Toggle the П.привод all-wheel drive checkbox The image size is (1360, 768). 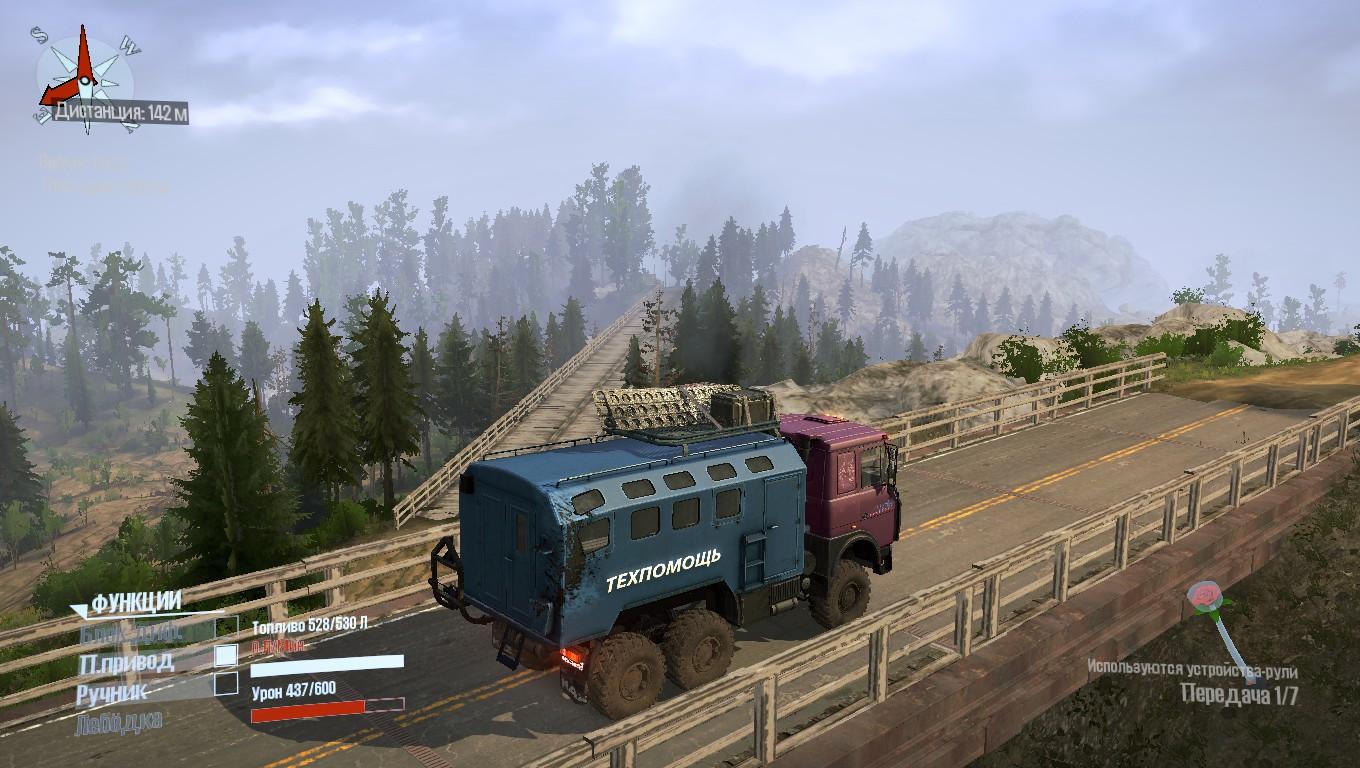point(227,655)
